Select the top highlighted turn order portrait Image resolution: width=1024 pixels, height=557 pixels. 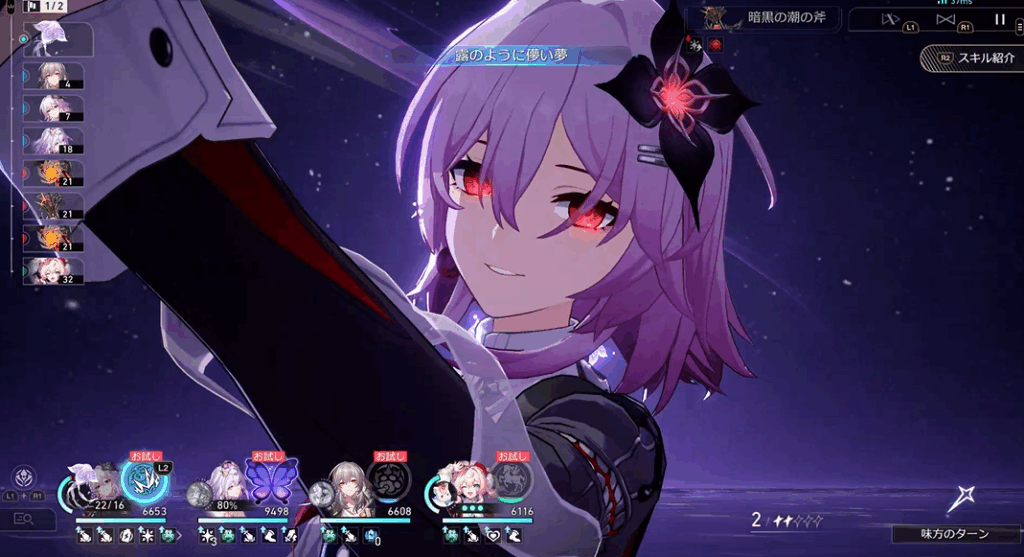(x=56, y=40)
